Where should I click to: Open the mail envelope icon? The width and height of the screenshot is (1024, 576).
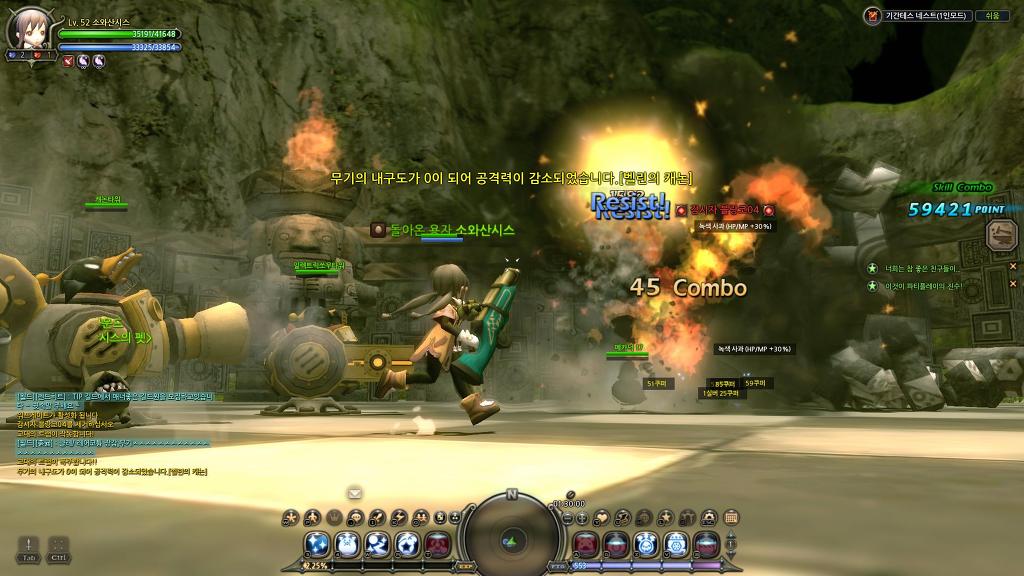pyautogui.click(x=354, y=493)
